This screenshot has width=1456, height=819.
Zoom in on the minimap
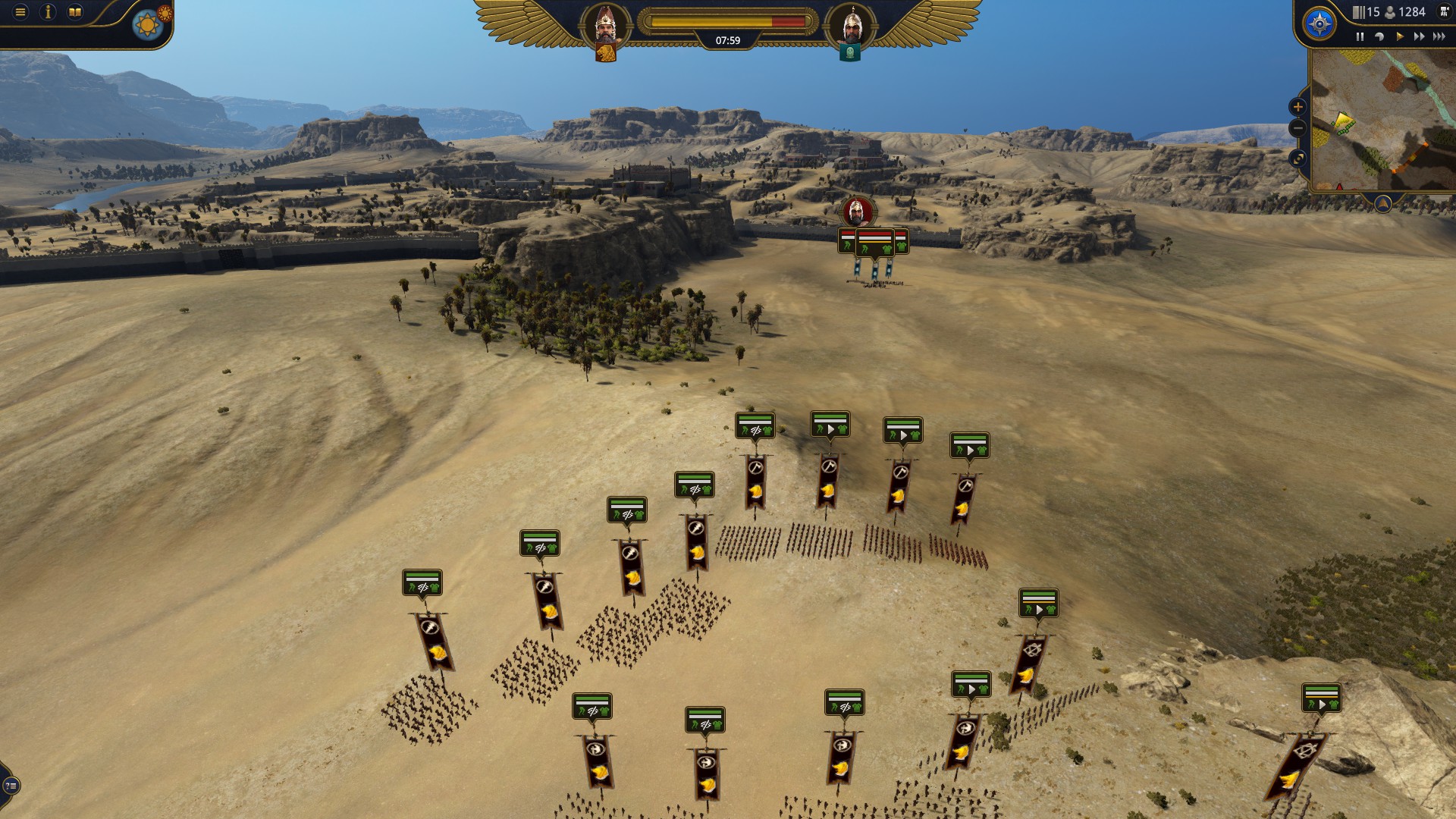click(1298, 107)
